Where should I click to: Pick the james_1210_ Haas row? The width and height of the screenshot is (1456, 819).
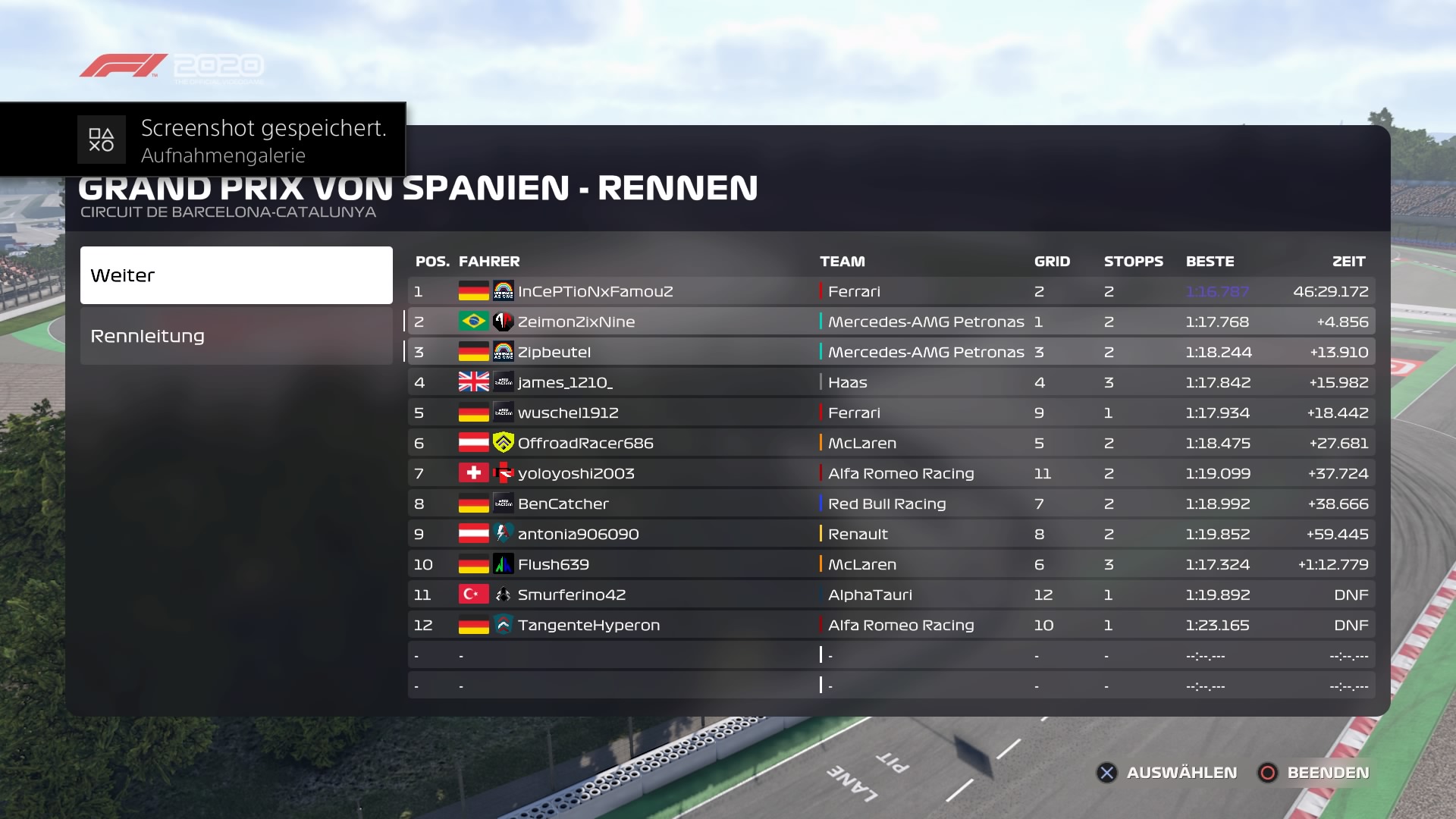coord(890,382)
